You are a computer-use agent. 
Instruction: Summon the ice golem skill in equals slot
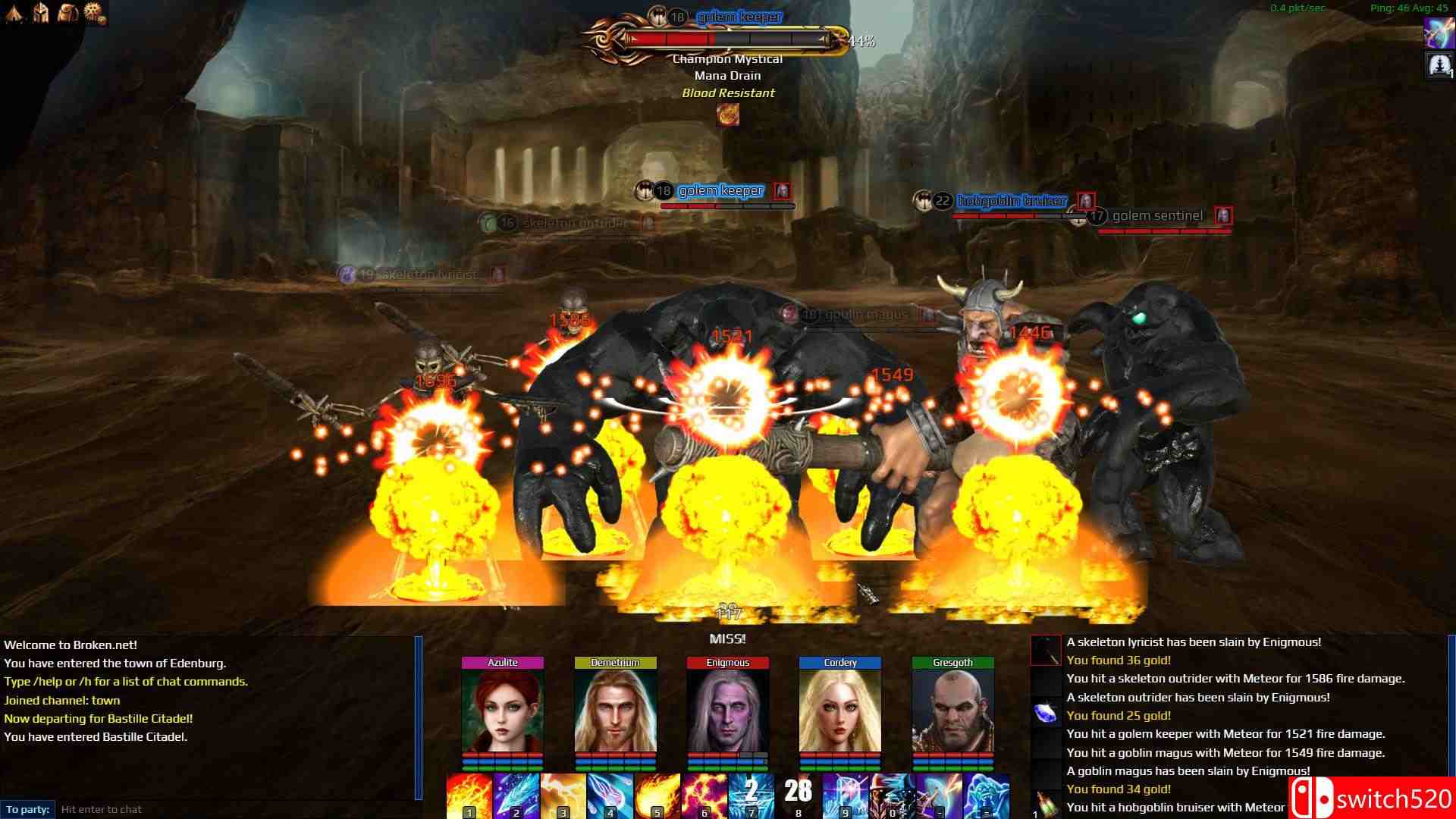coord(986,795)
